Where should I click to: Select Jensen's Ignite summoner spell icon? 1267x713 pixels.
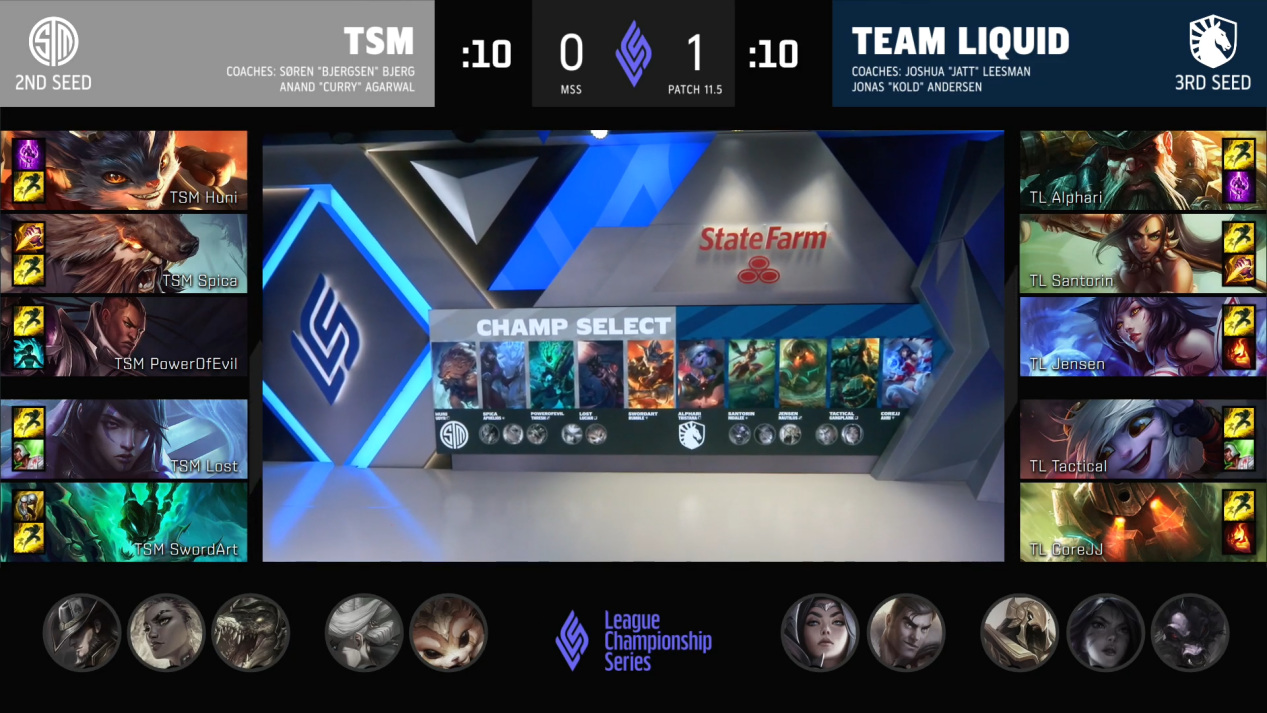pos(1238,353)
